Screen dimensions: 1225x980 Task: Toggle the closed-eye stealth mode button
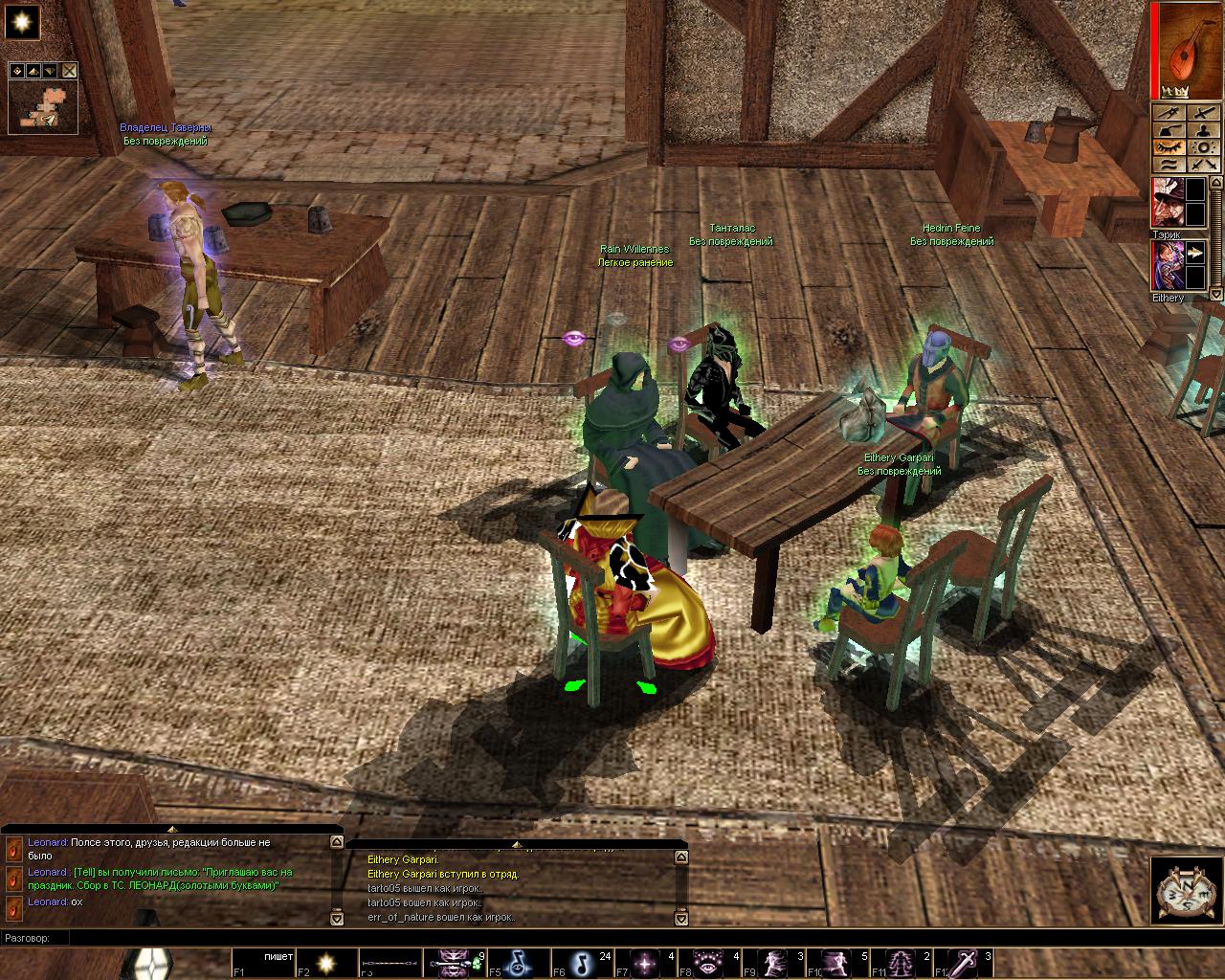(x=1169, y=147)
